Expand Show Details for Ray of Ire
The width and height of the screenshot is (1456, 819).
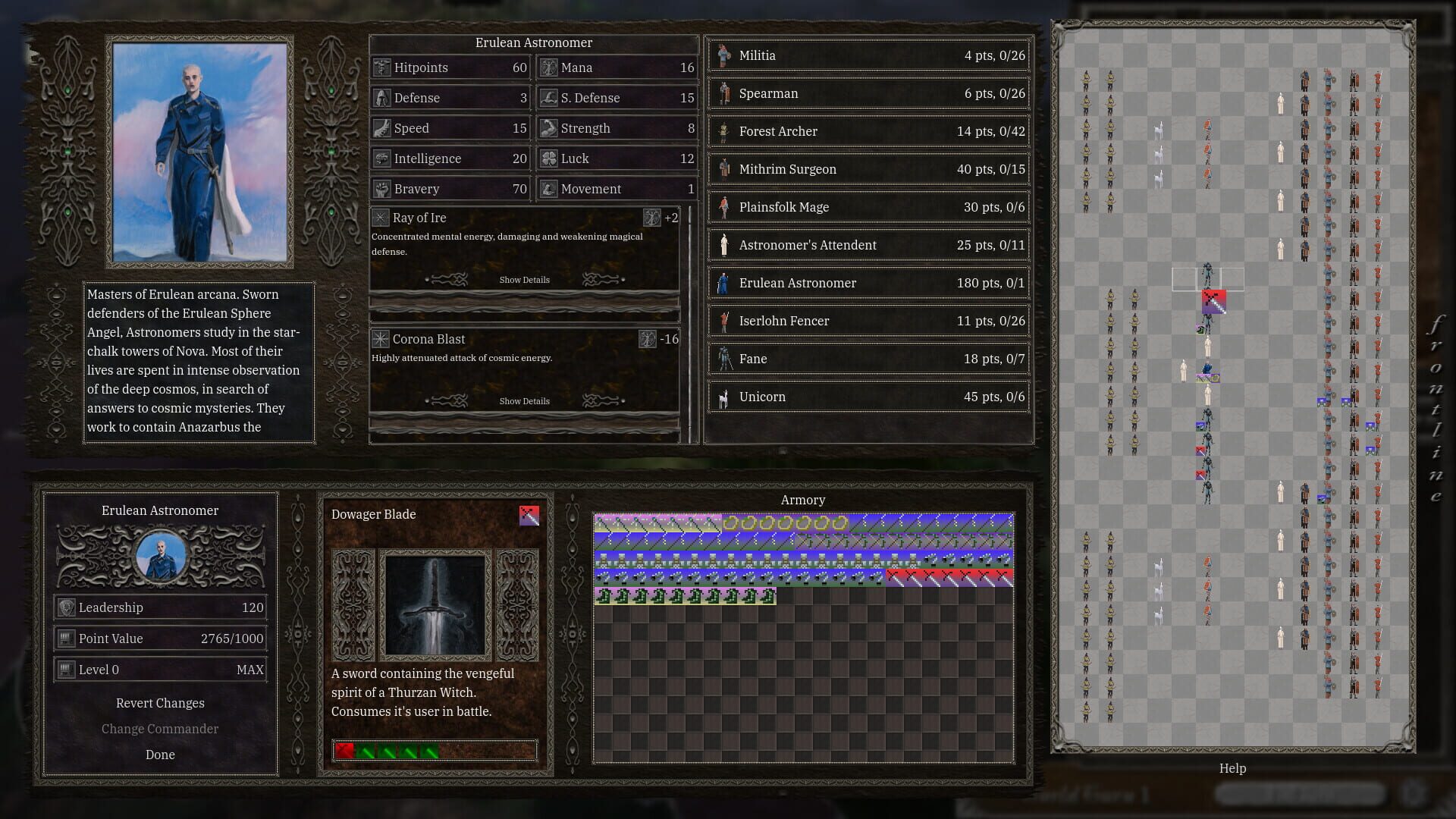pyautogui.click(x=524, y=279)
